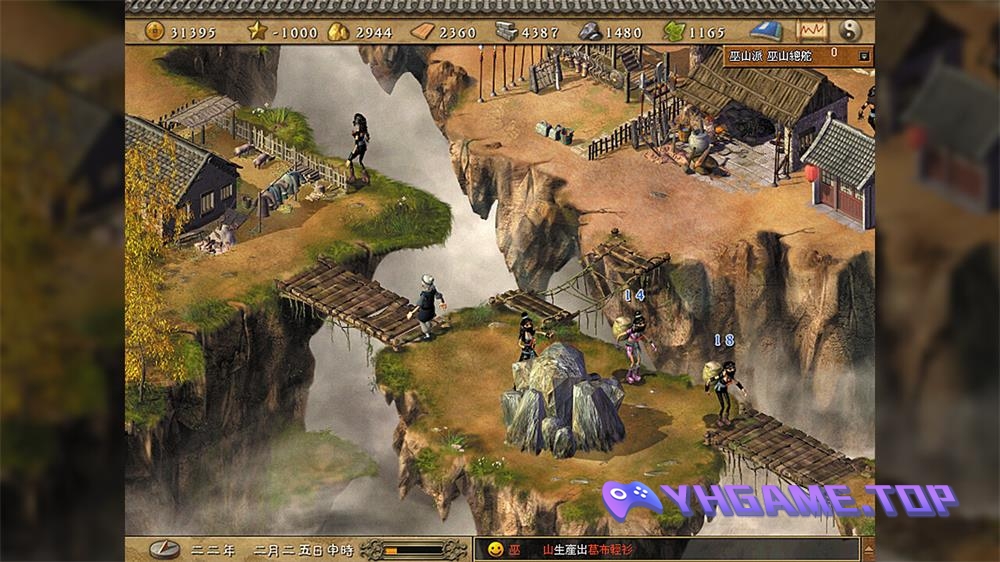The width and height of the screenshot is (1000, 562).
Task: Select the disciple numbered 14
Action: 633,345
